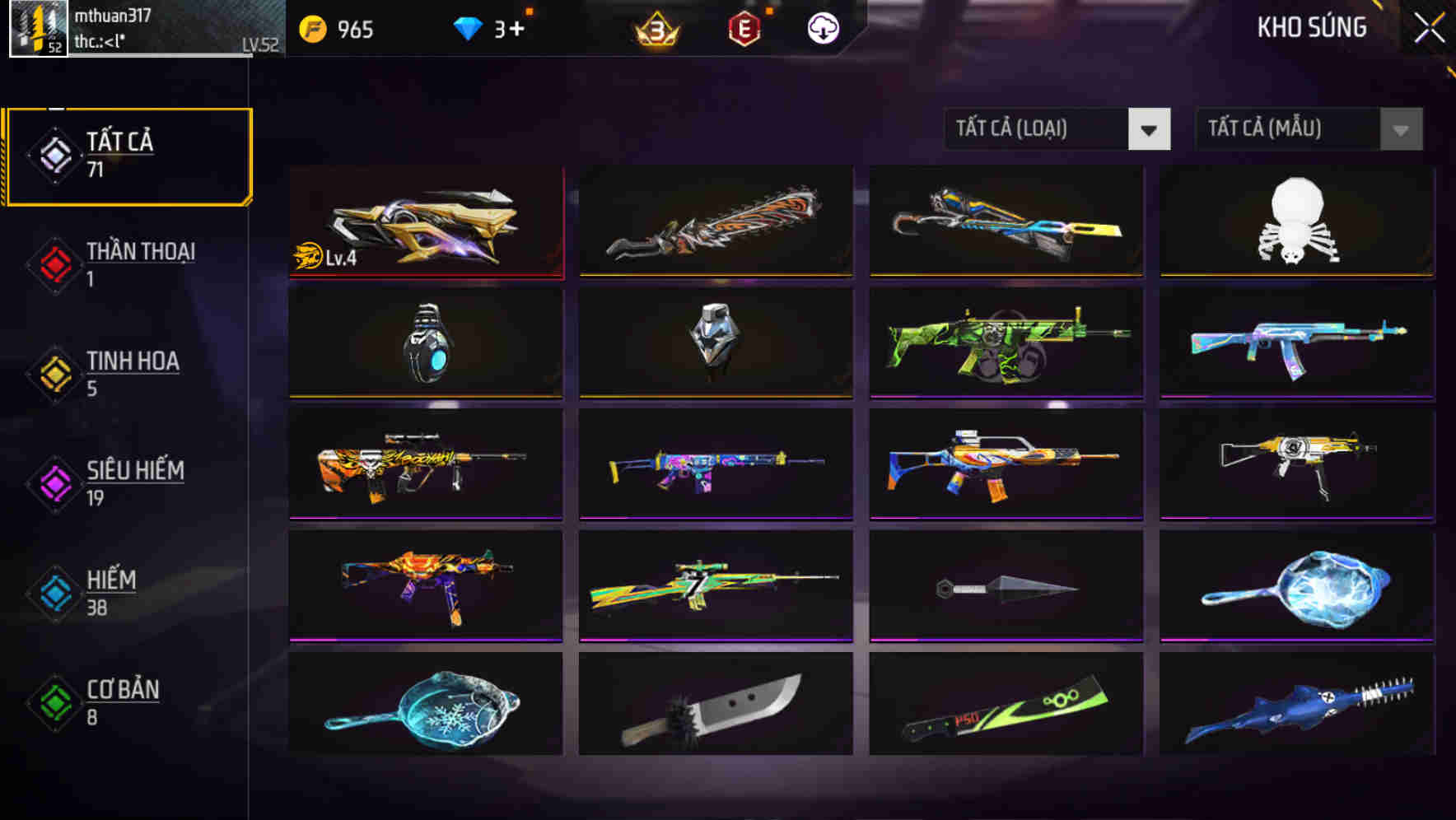Select the yellow Tinh Hoa rarity icon
The height and width of the screenshot is (820, 1456).
coord(53,373)
